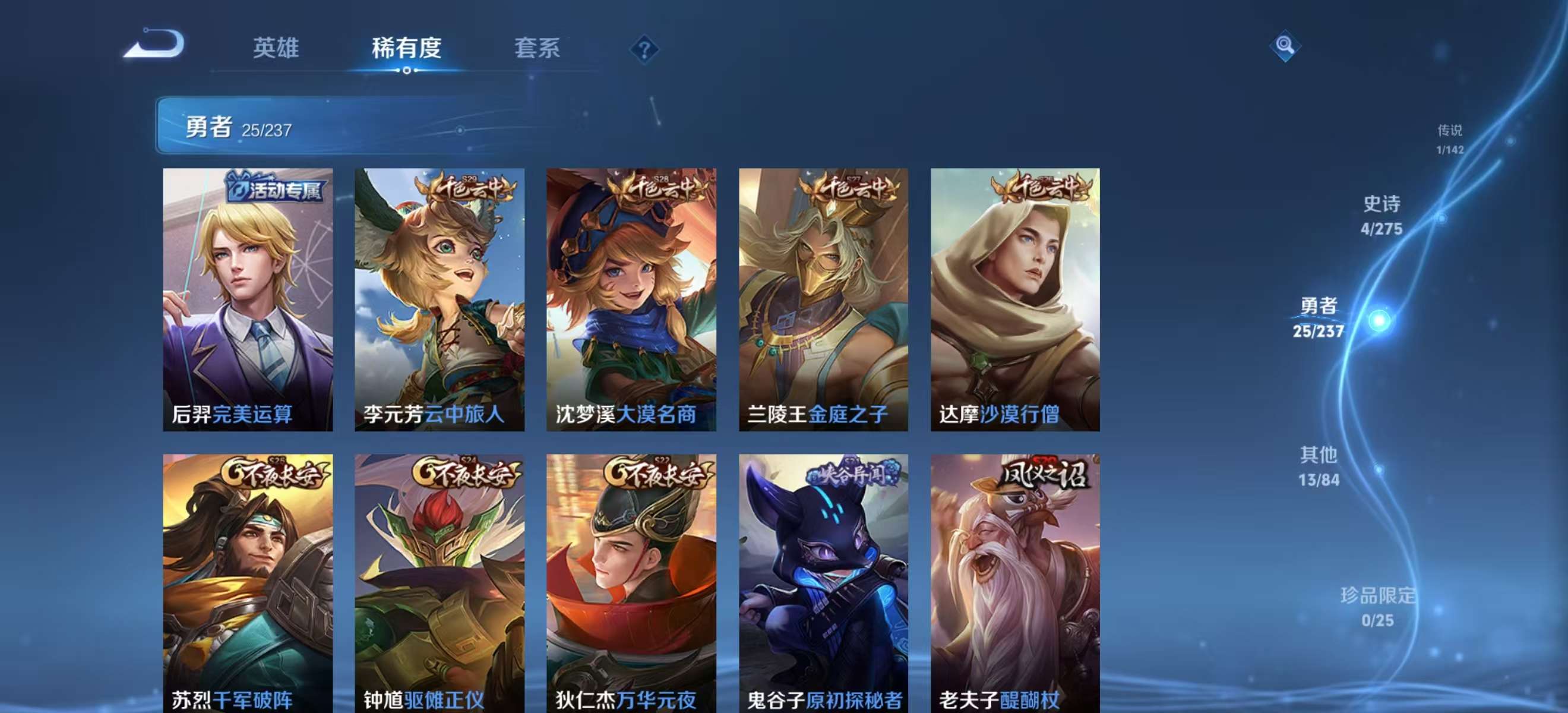The height and width of the screenshot is (713, 1568).
Task: Switch to the 套系 tab
Action: click(x=538, y=49)
